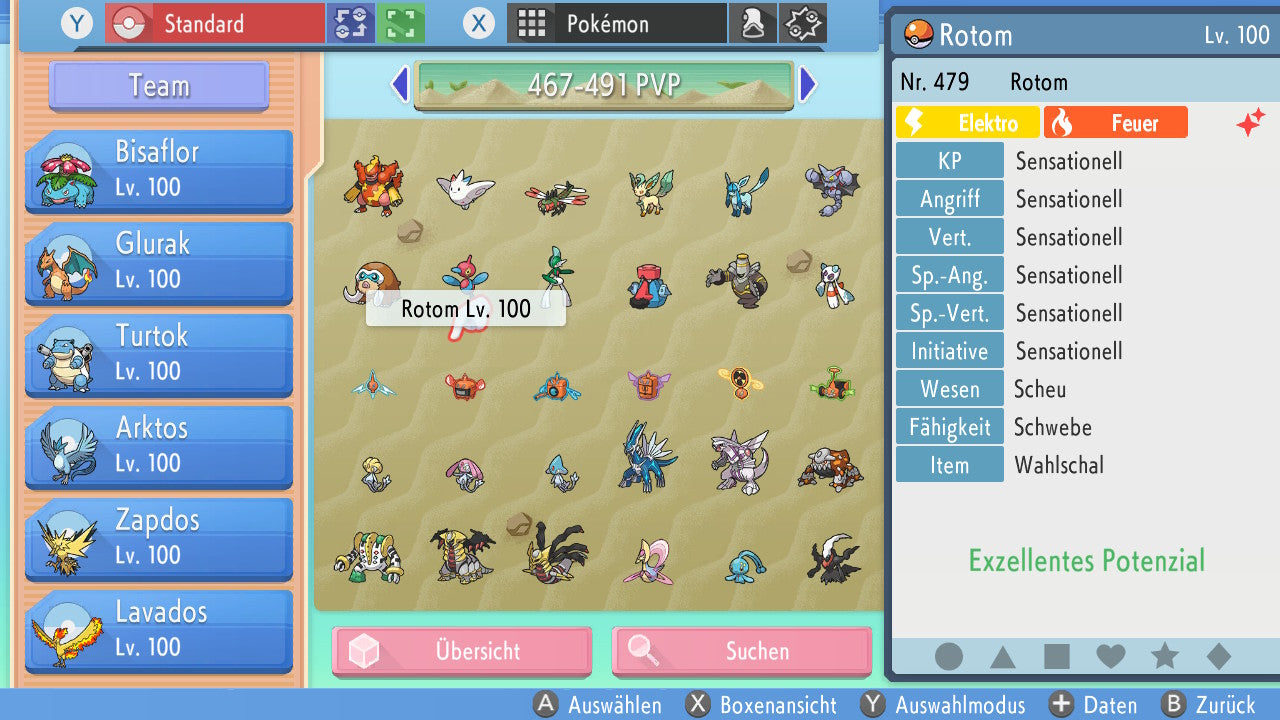This screenshot has width=1280, height=720.
Task: Go to the previous box with left arrow
Action: tap(399, 86)
